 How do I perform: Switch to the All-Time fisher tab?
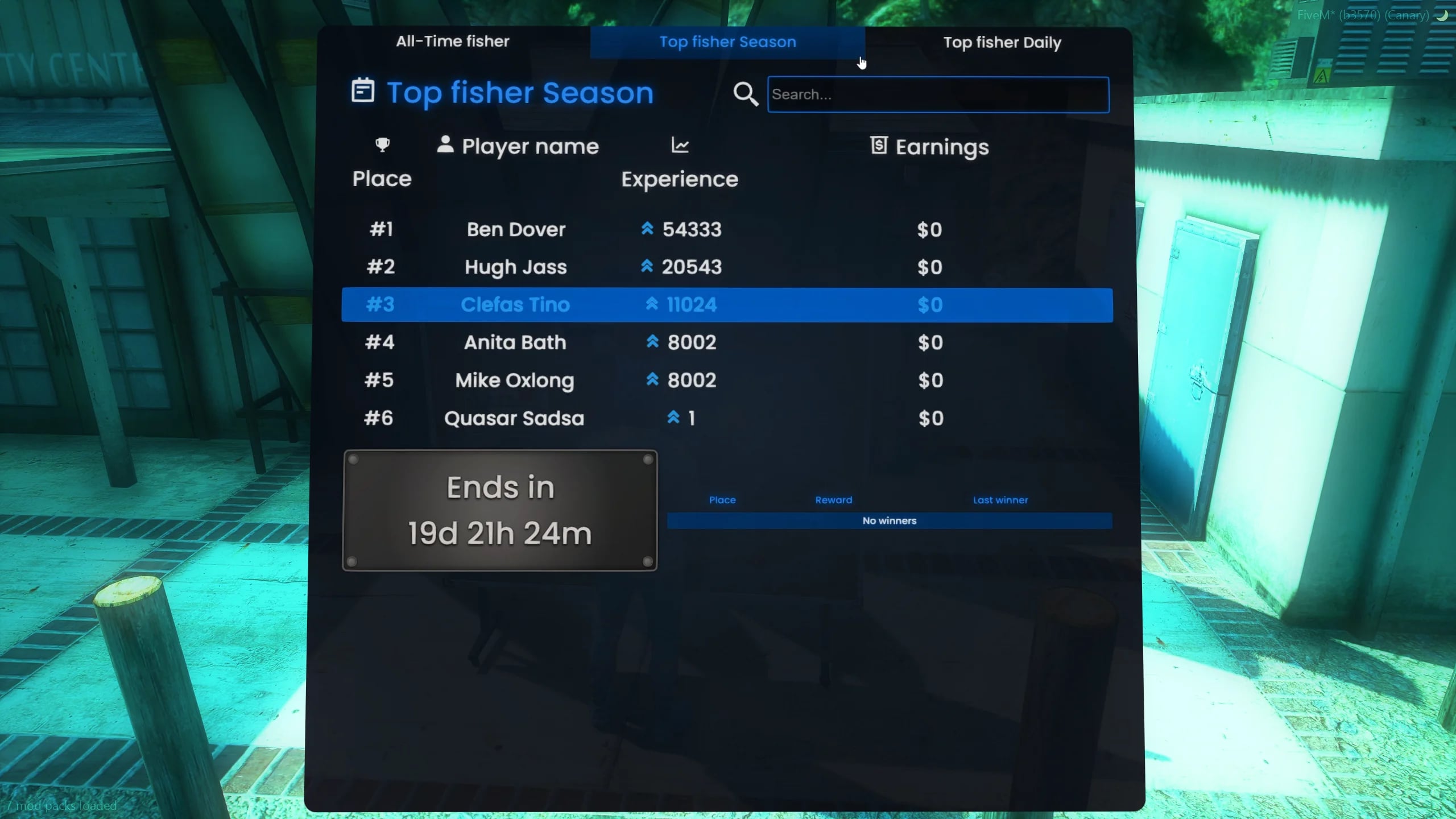452,41
